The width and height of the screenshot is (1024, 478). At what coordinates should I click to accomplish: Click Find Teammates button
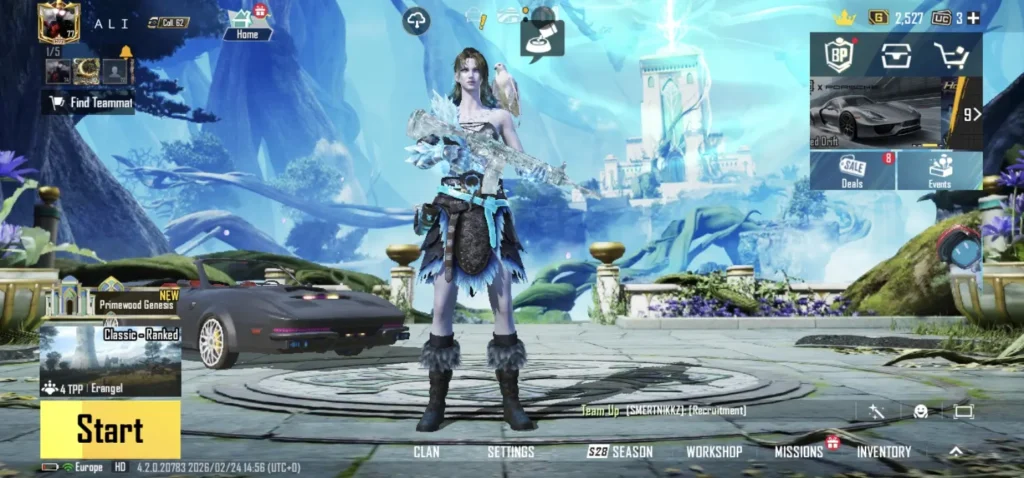[89, 102]
